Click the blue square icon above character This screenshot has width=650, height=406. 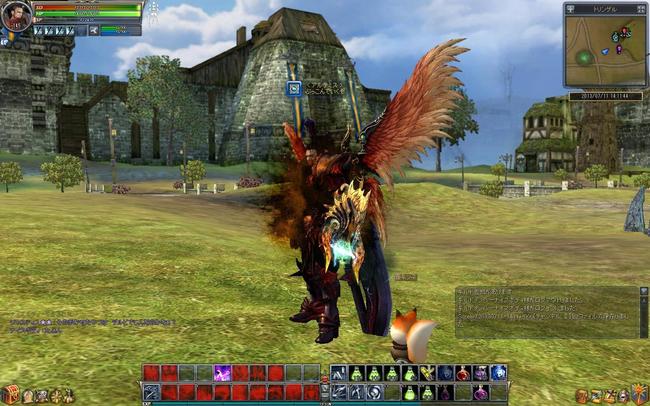coord(294,89)
